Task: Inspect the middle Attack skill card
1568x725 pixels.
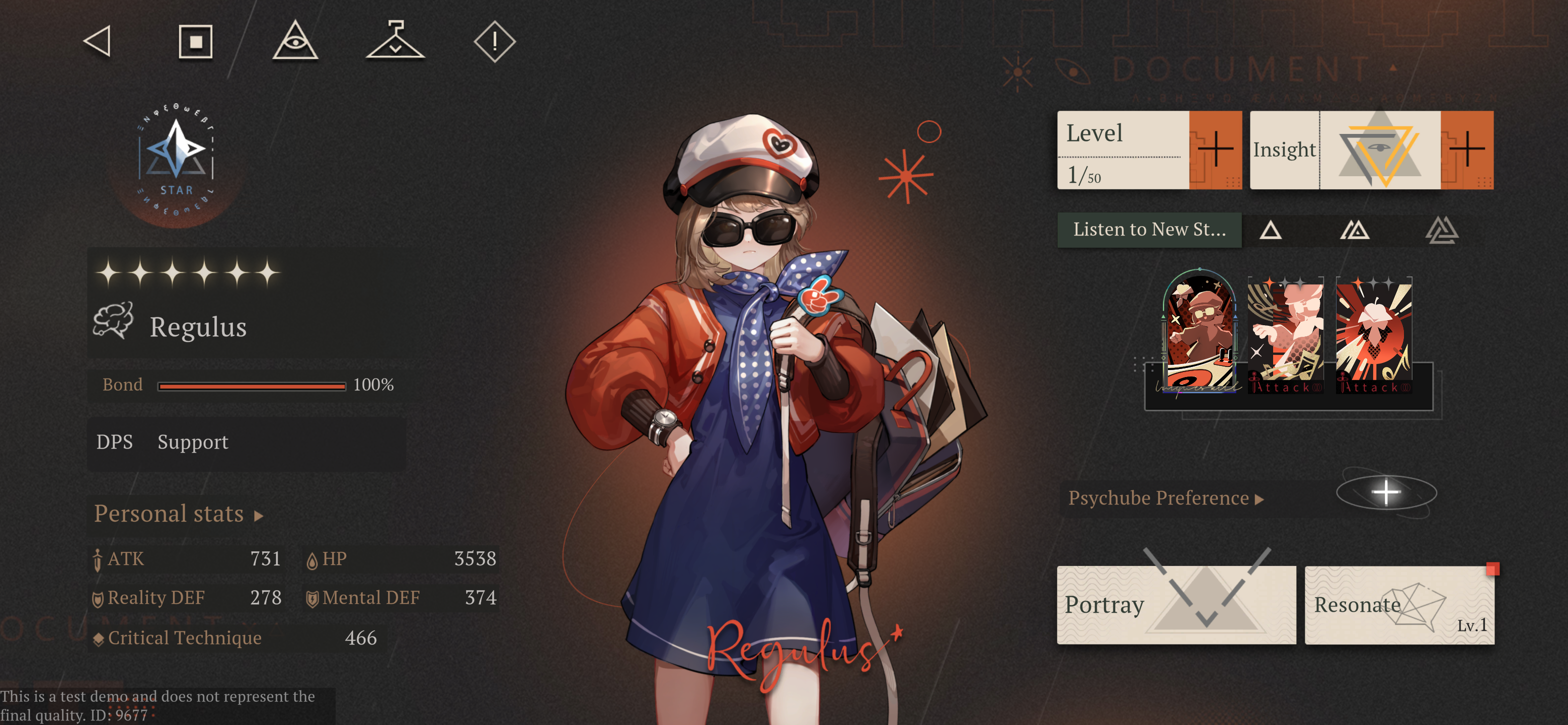Action: [x=1285, y=335]
